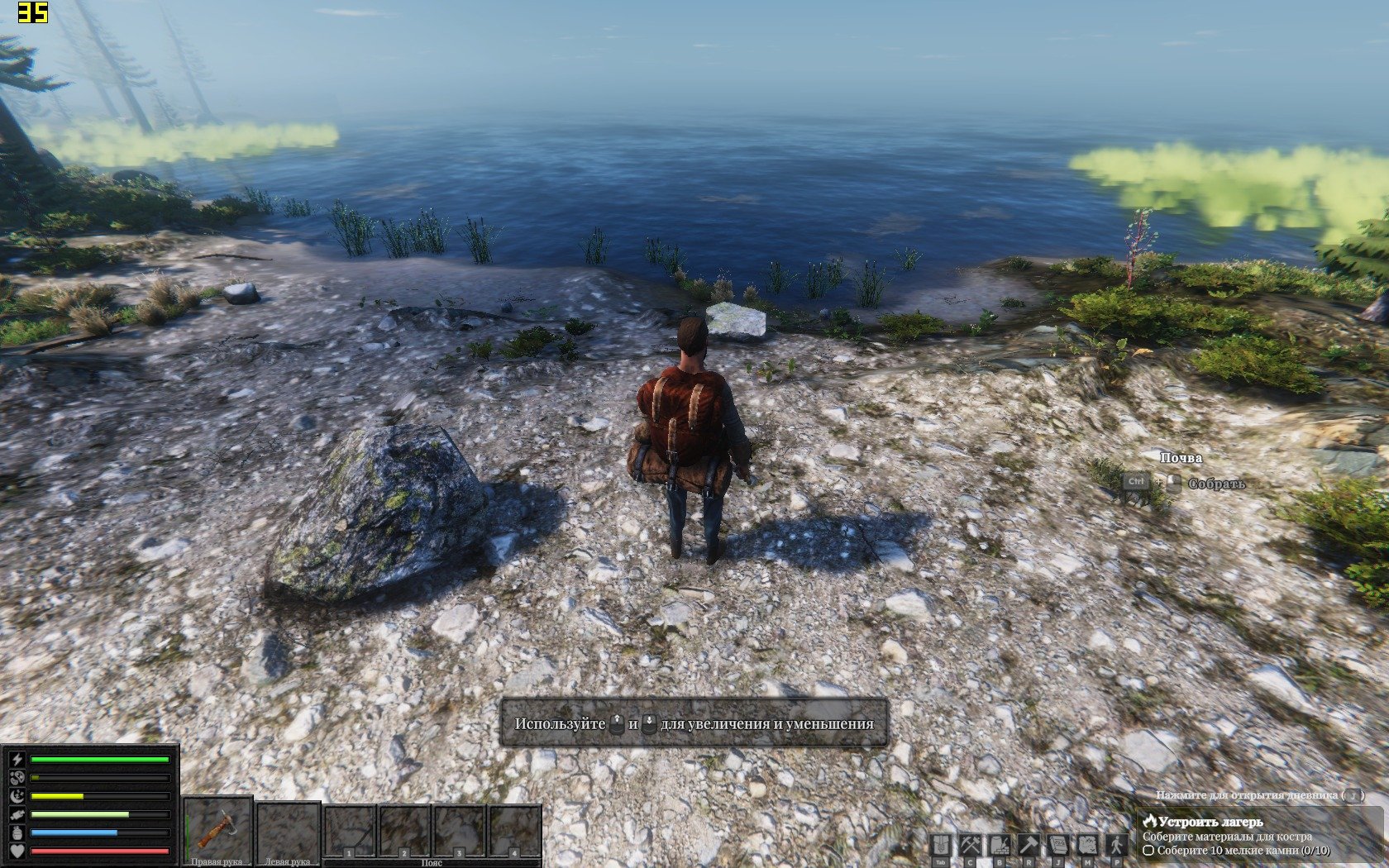Image resolution: width=1389 pixels, height=868 pixels.
Task: Open the journal book icon
Action: pyautogui.click(x=1058, y=845)
